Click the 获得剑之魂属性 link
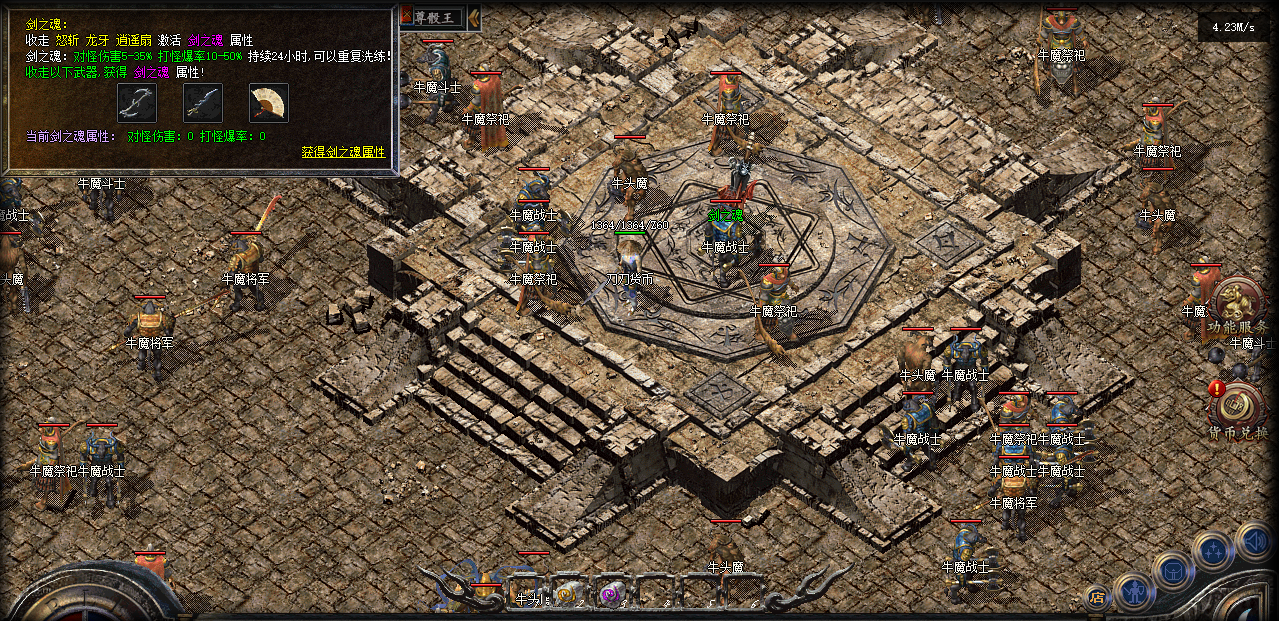 click(343, 152)
